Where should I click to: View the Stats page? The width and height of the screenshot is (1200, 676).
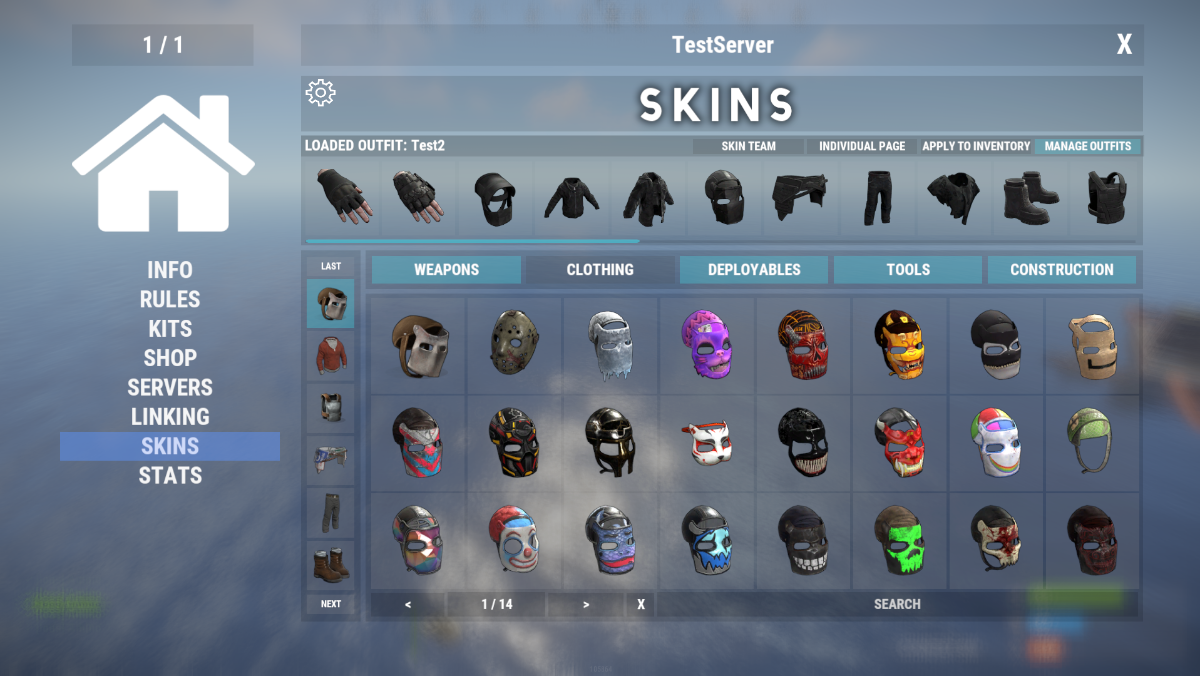(x=170, y=476)
